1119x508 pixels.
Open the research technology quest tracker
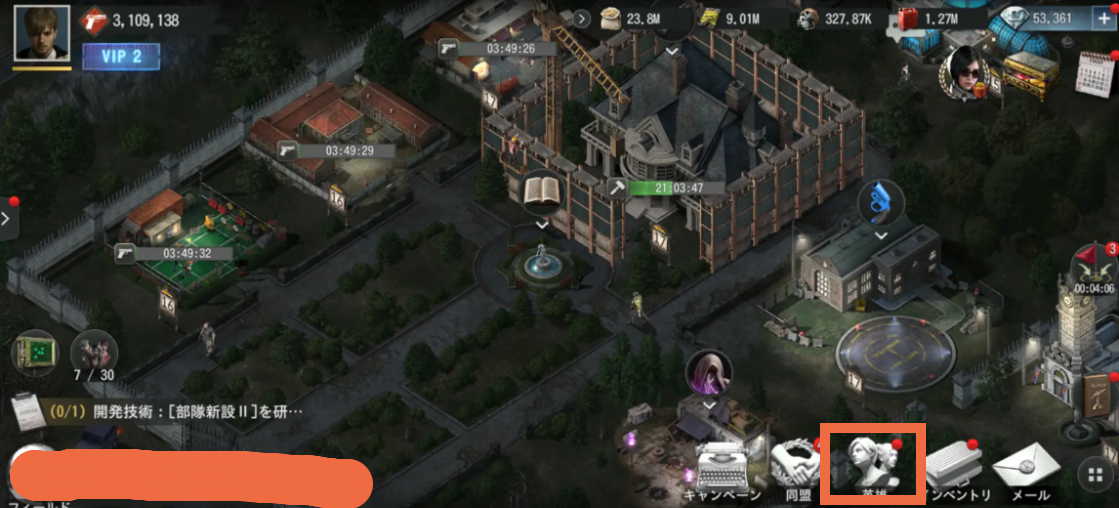click(160, 411)
